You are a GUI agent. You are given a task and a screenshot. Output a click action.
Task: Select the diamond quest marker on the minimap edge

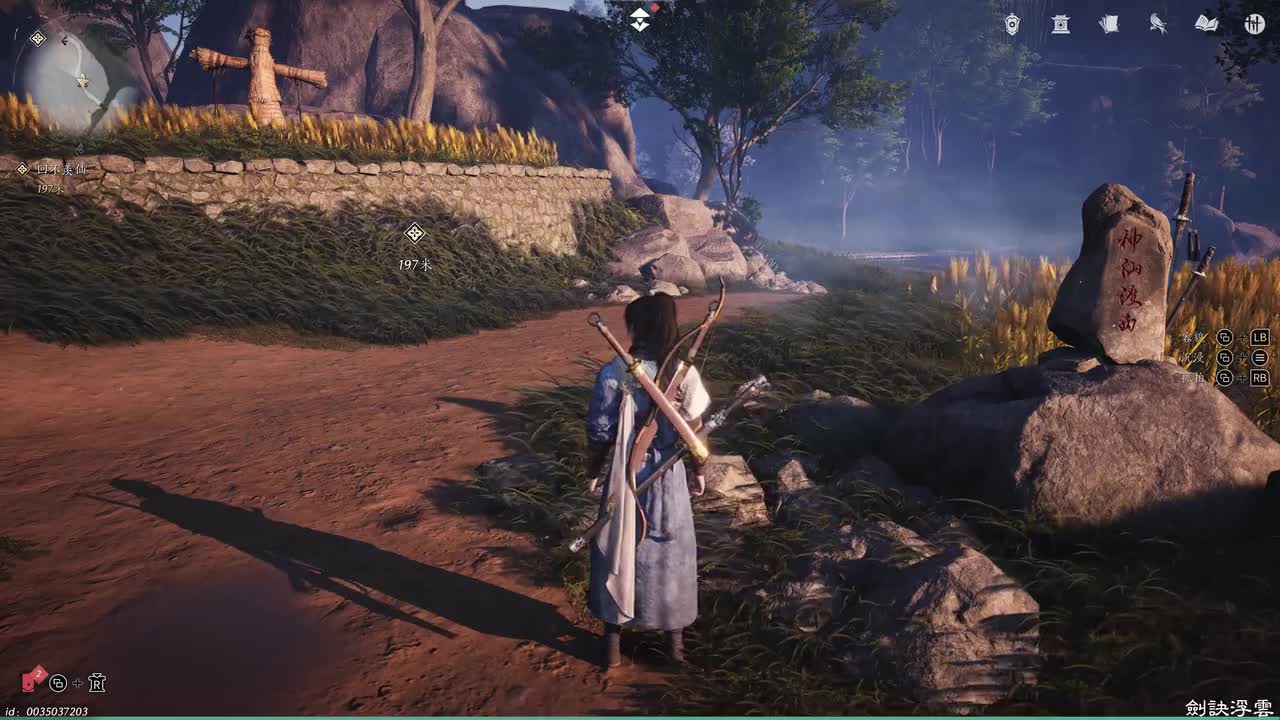[38, 38]
